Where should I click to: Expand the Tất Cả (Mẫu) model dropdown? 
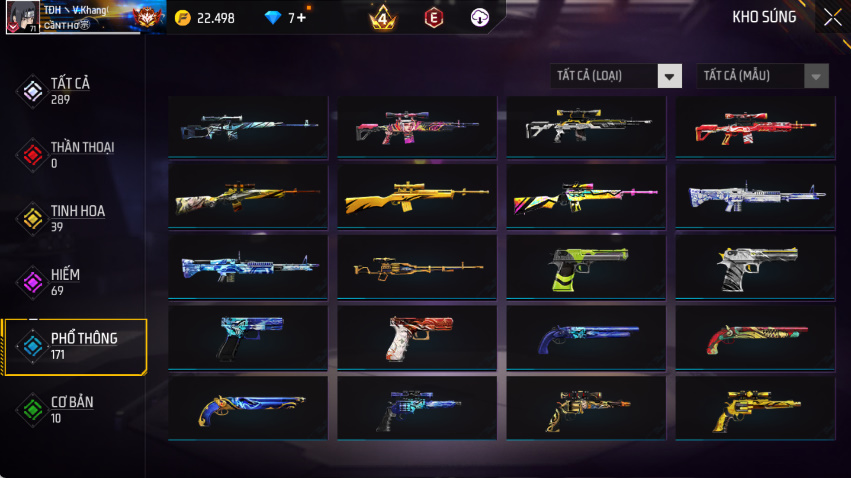click(762, 76)
